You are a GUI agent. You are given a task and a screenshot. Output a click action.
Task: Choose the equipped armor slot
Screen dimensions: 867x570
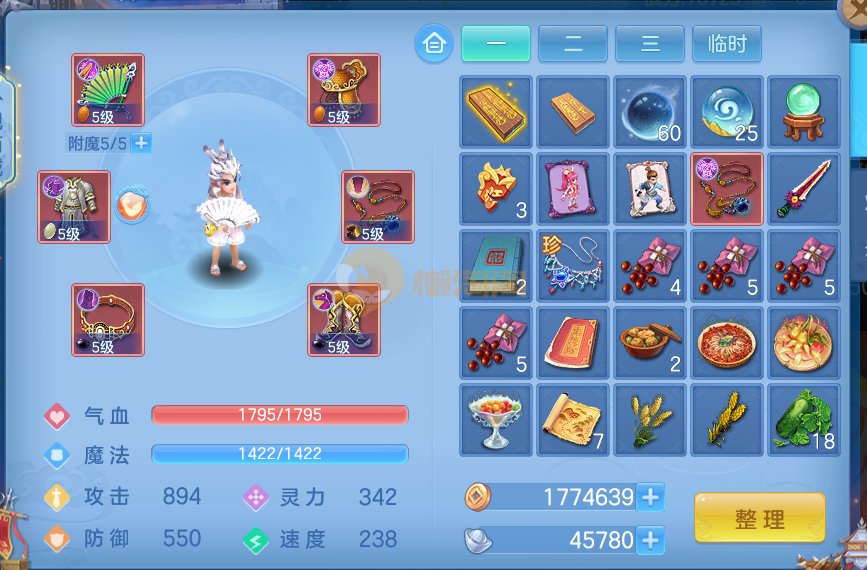pos(74,207)
